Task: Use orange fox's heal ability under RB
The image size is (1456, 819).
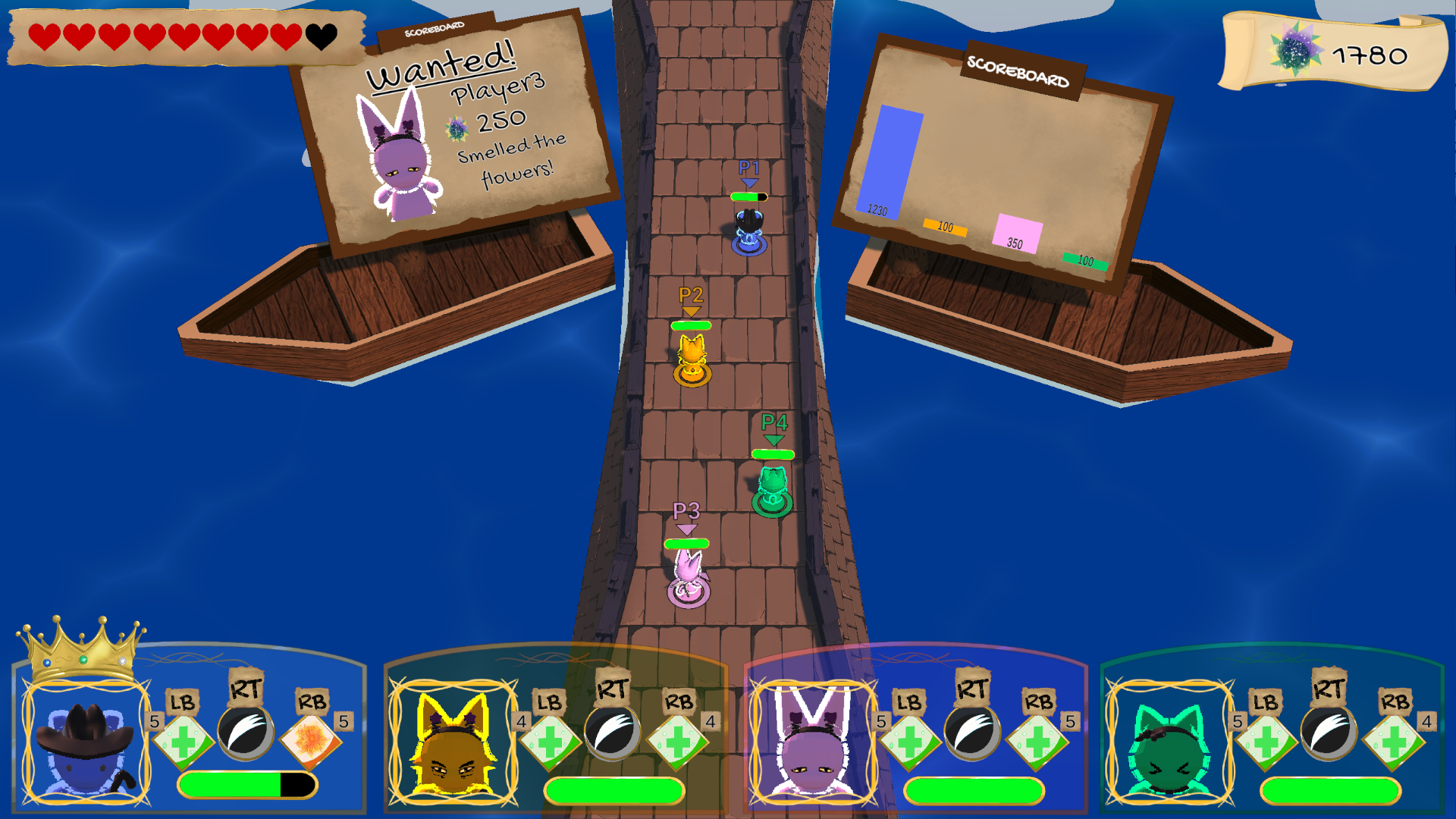Action: pos(678,740)
